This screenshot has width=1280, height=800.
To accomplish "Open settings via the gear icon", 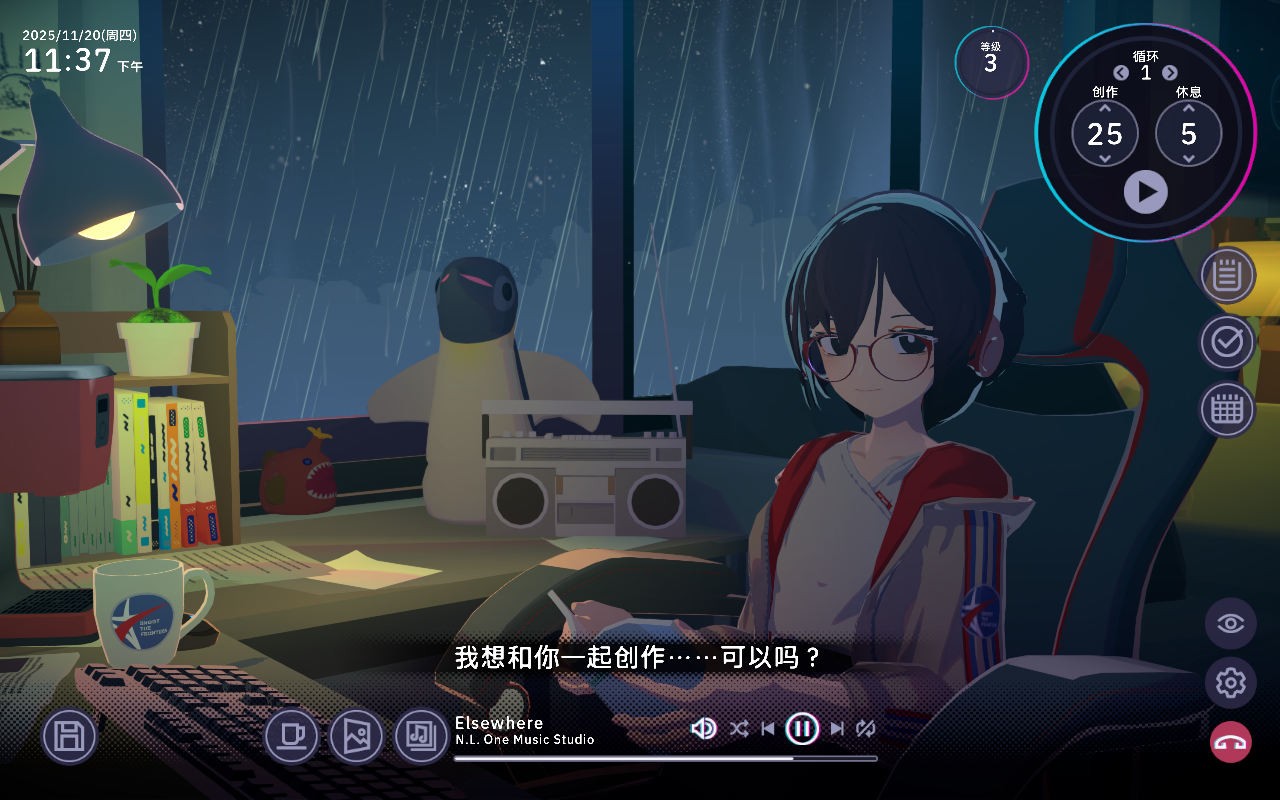I will (x=1230, y=683).
